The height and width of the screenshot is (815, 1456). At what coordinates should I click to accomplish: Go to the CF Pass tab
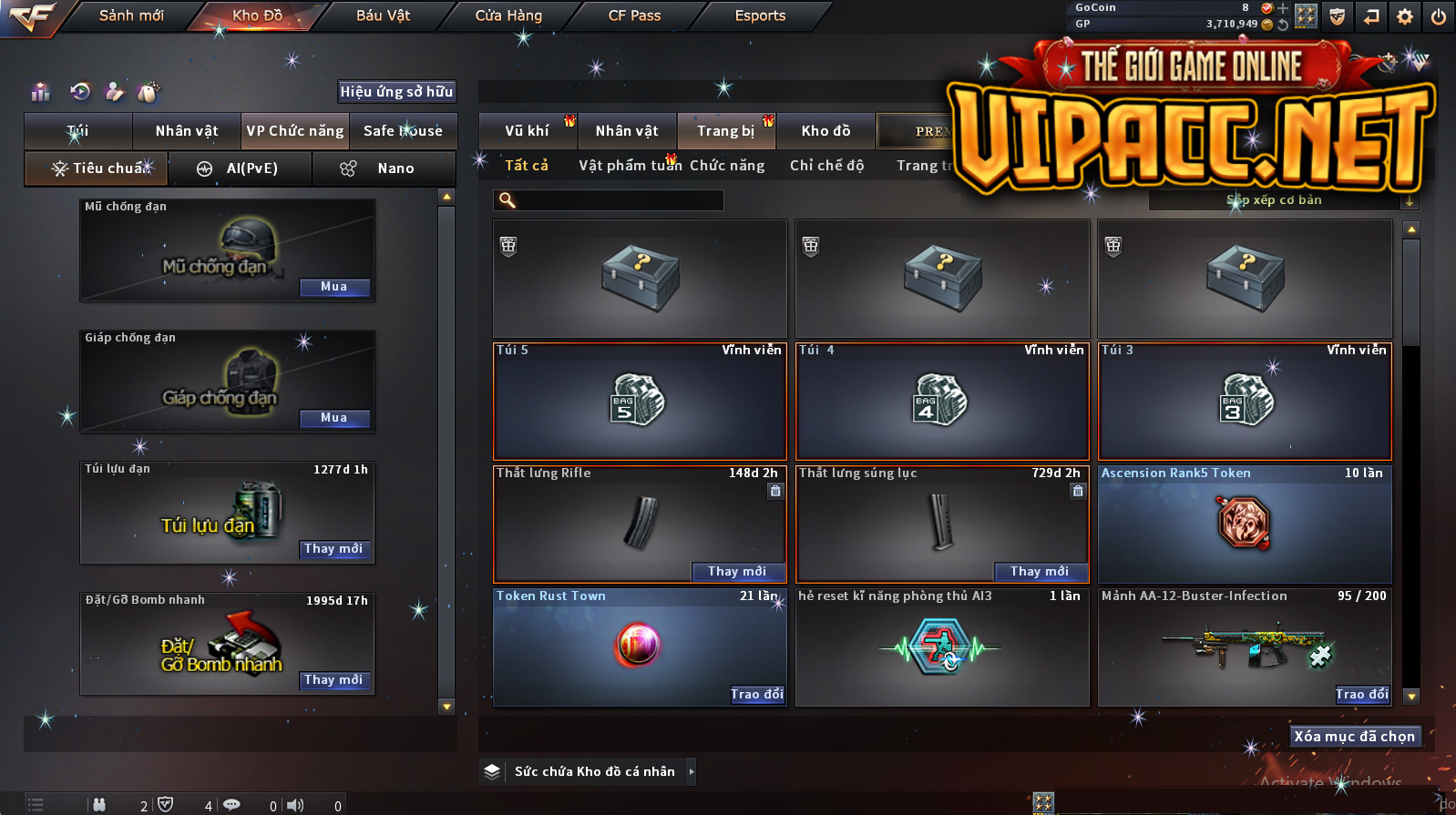(x=634, y=15)
